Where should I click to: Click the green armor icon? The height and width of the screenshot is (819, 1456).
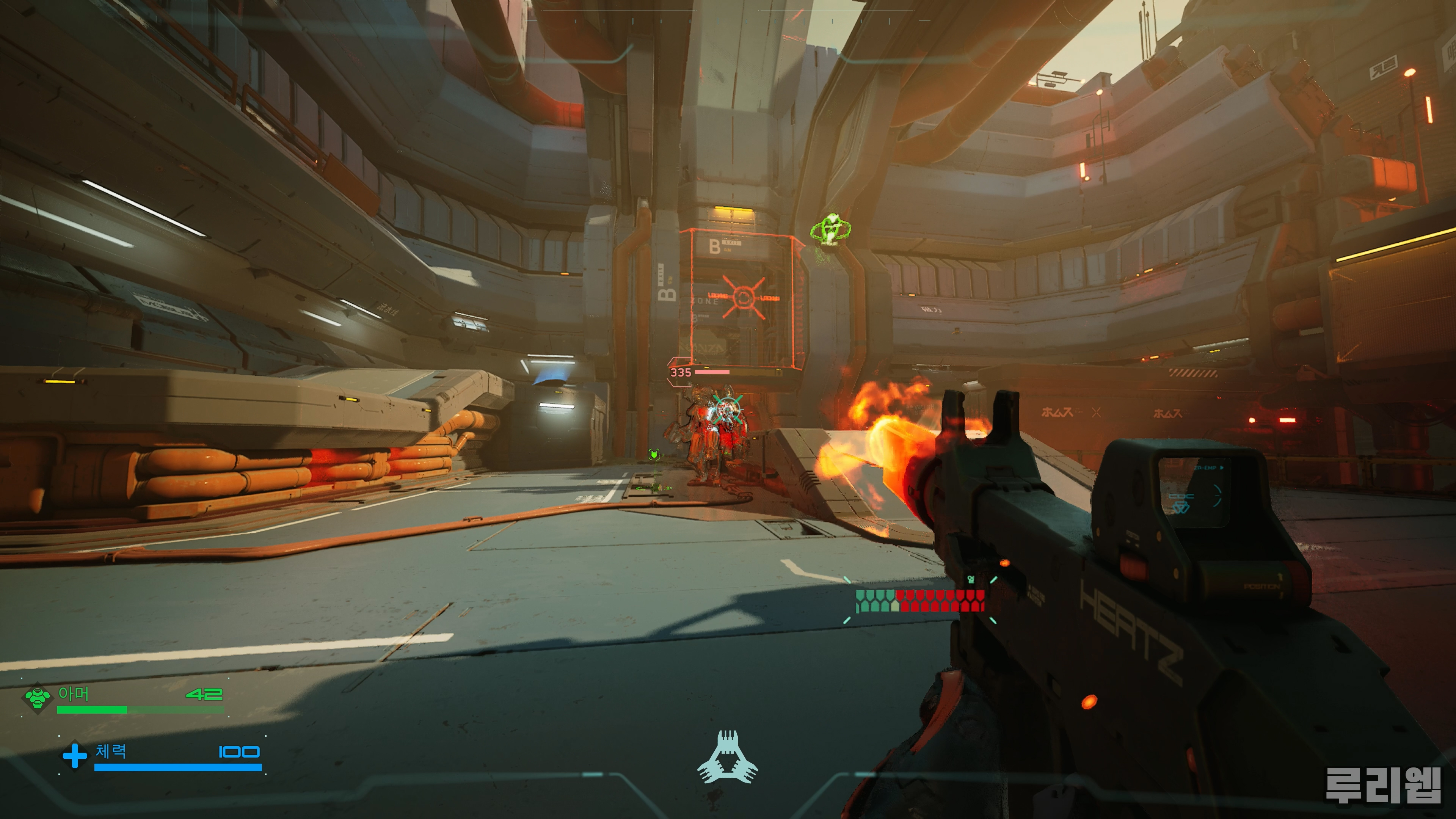pos(37,698)
